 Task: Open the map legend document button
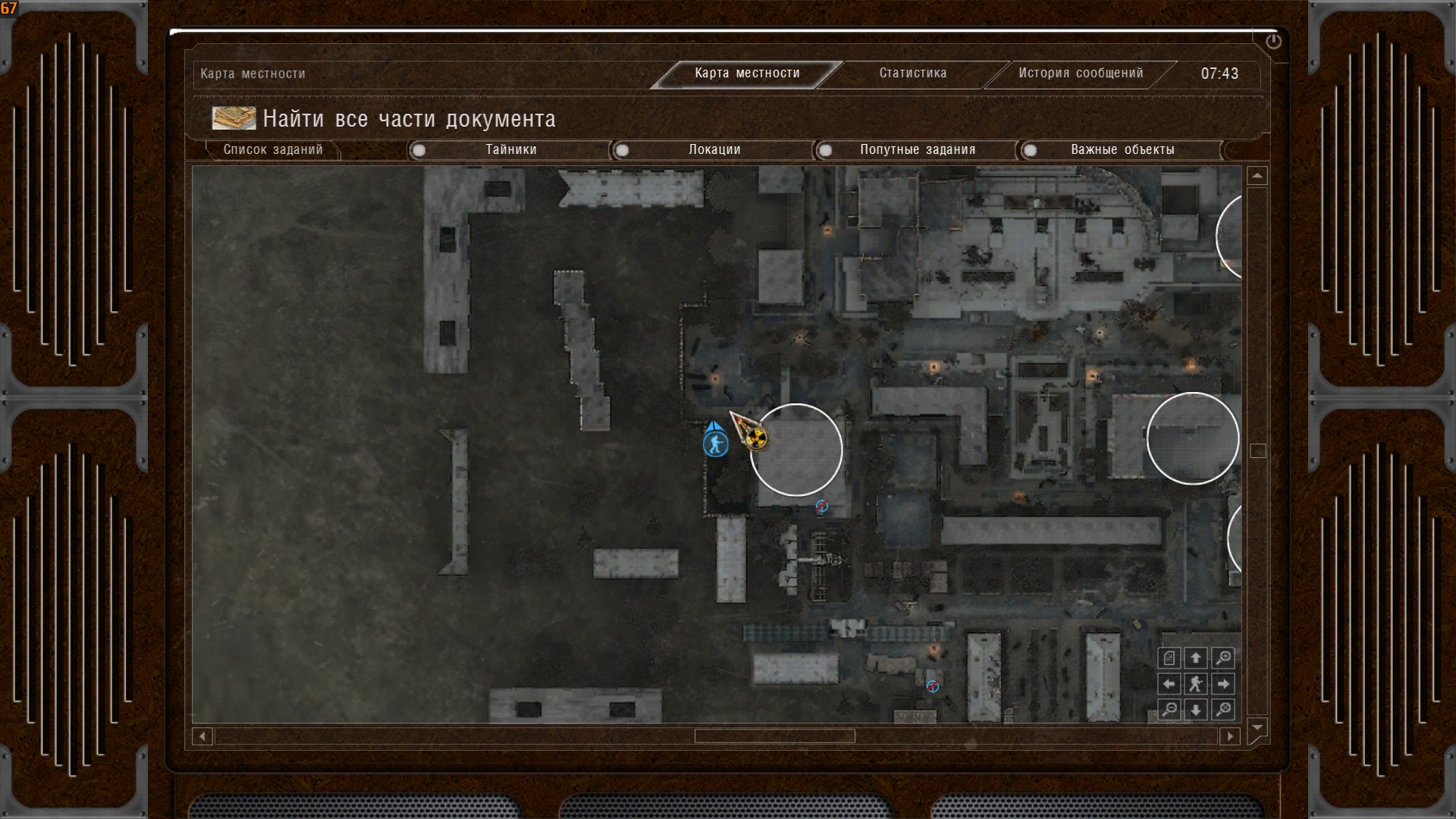pos(1169,658)
